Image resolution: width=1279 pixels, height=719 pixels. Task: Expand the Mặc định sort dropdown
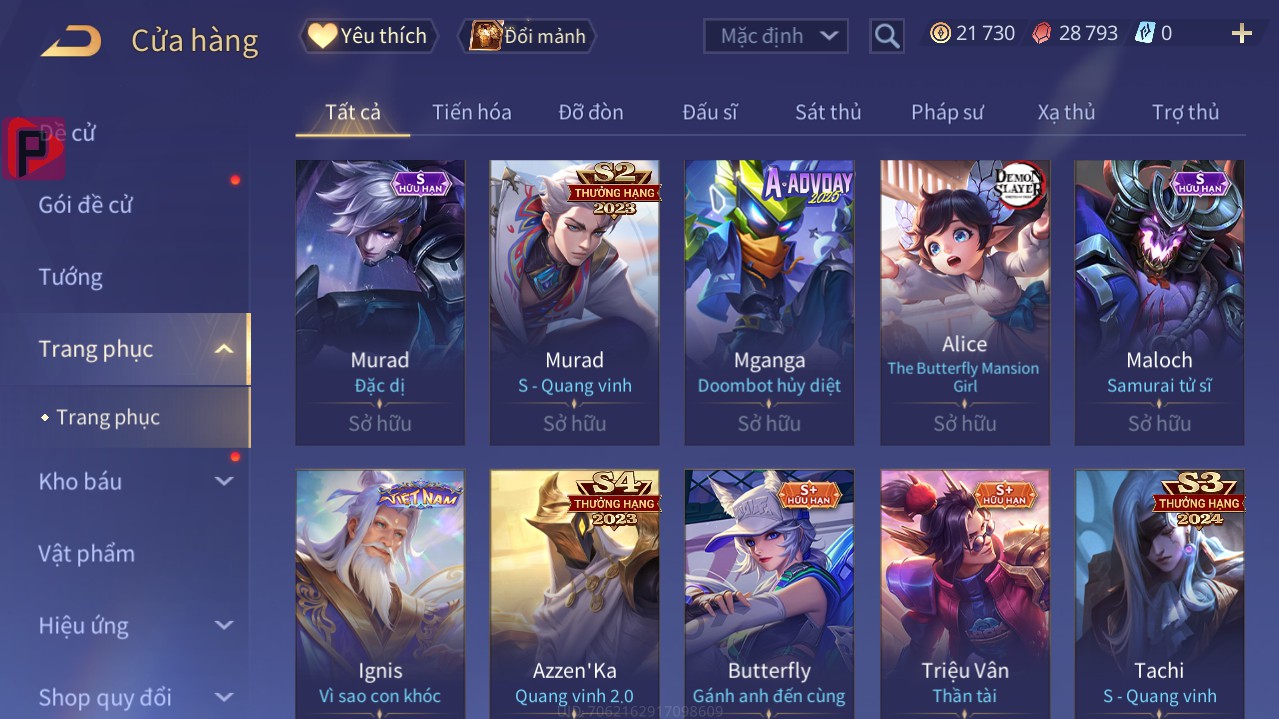click(777, 36)
